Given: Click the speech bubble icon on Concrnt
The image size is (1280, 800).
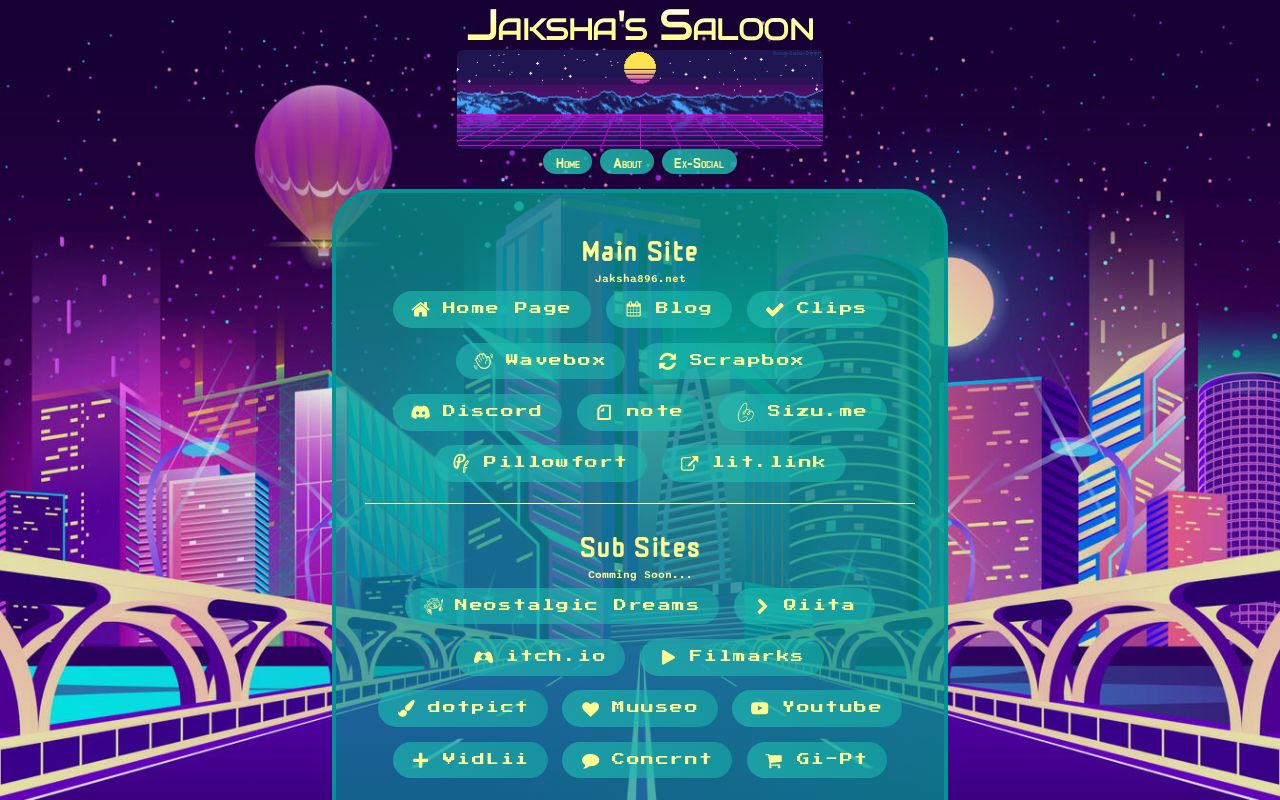Looking at the screenshot, I should click(x=590, y=759).
